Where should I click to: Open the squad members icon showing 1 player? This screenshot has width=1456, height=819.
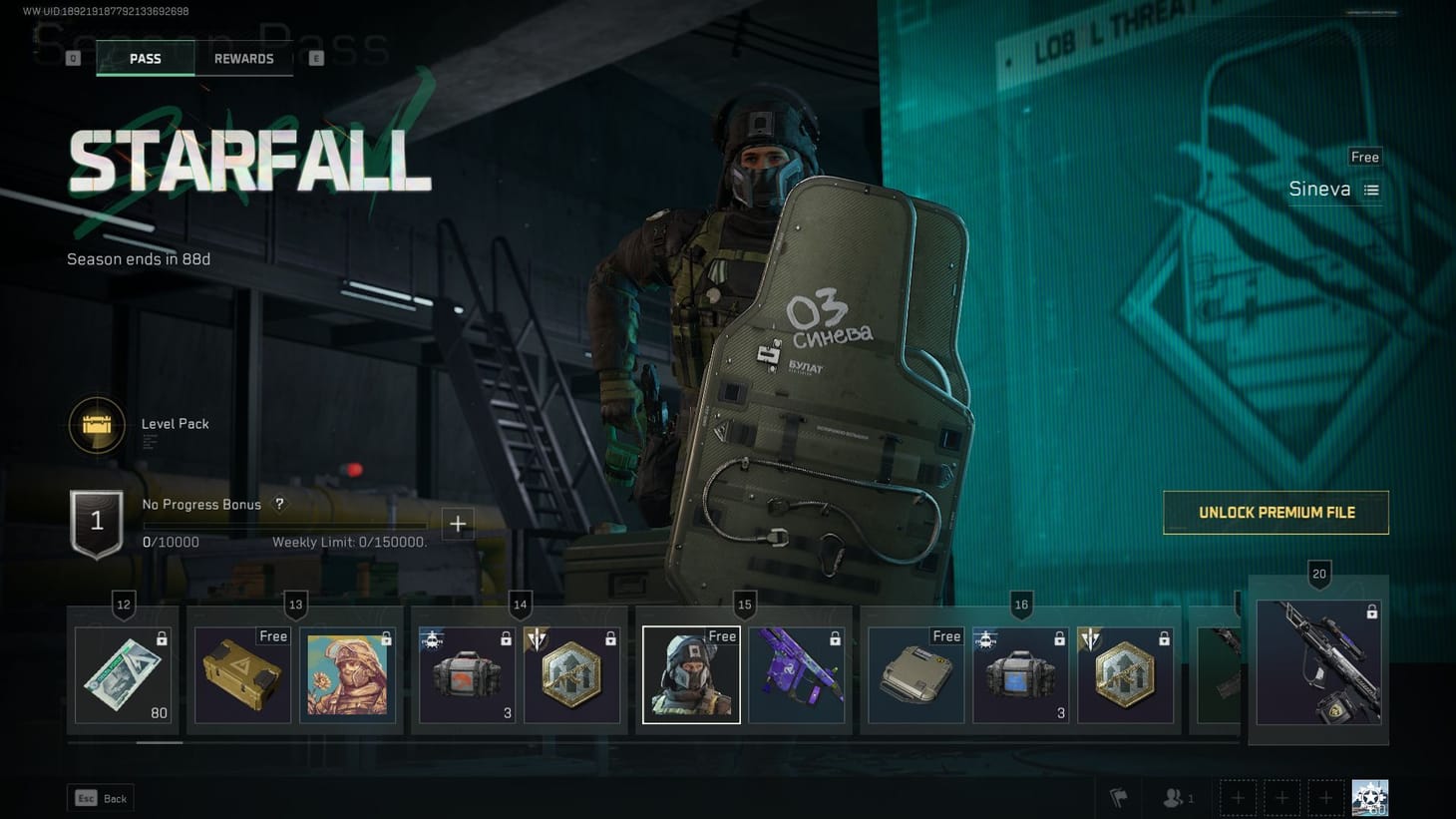click(1171, 797)
